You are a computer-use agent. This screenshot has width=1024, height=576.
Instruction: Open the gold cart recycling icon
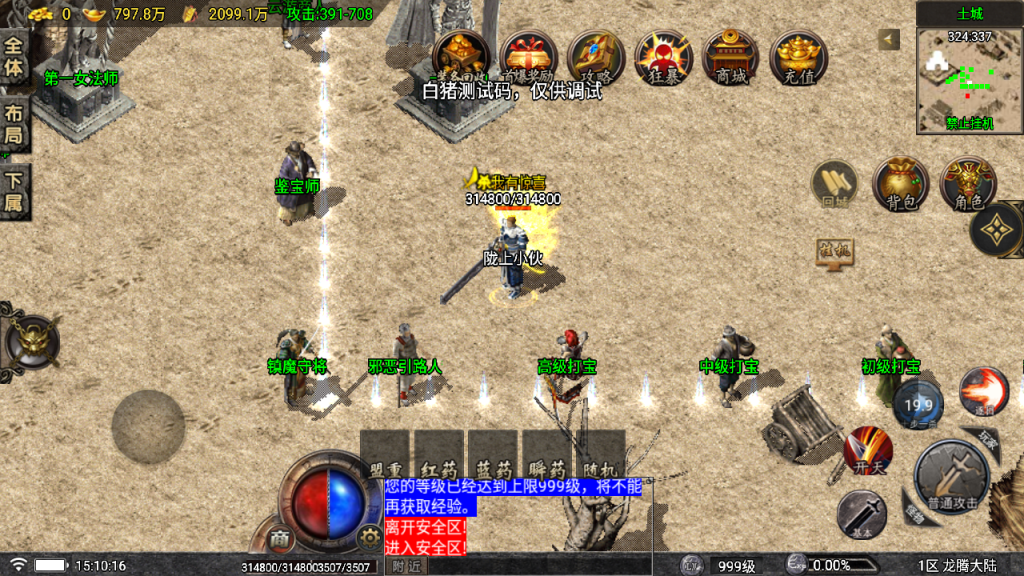point(461,56)
